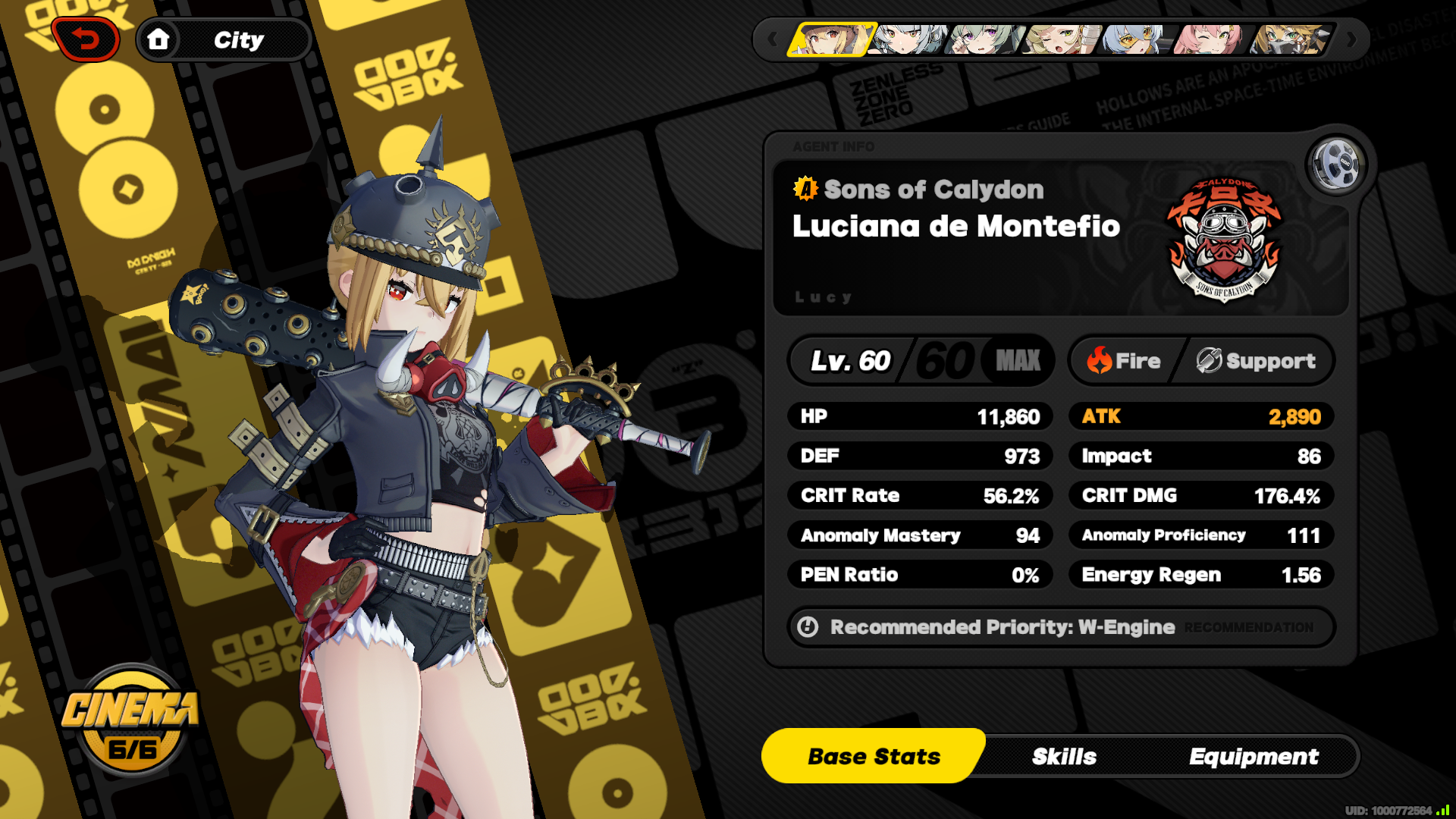Image resolution: width=1456 pixels, height=819 pixels.
Task: Click the red return arrow icon
Action: point(86,39)
